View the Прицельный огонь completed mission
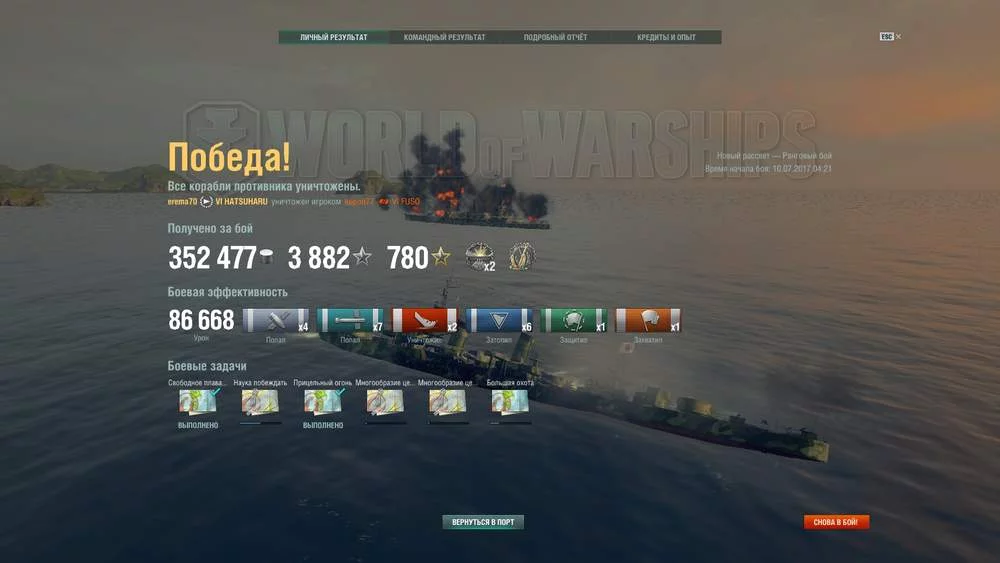 tap(322, 402)
